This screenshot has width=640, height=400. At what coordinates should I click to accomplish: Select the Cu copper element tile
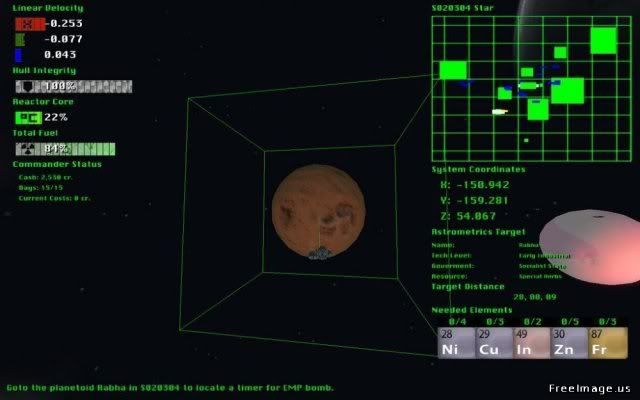(x=493, y=342)
